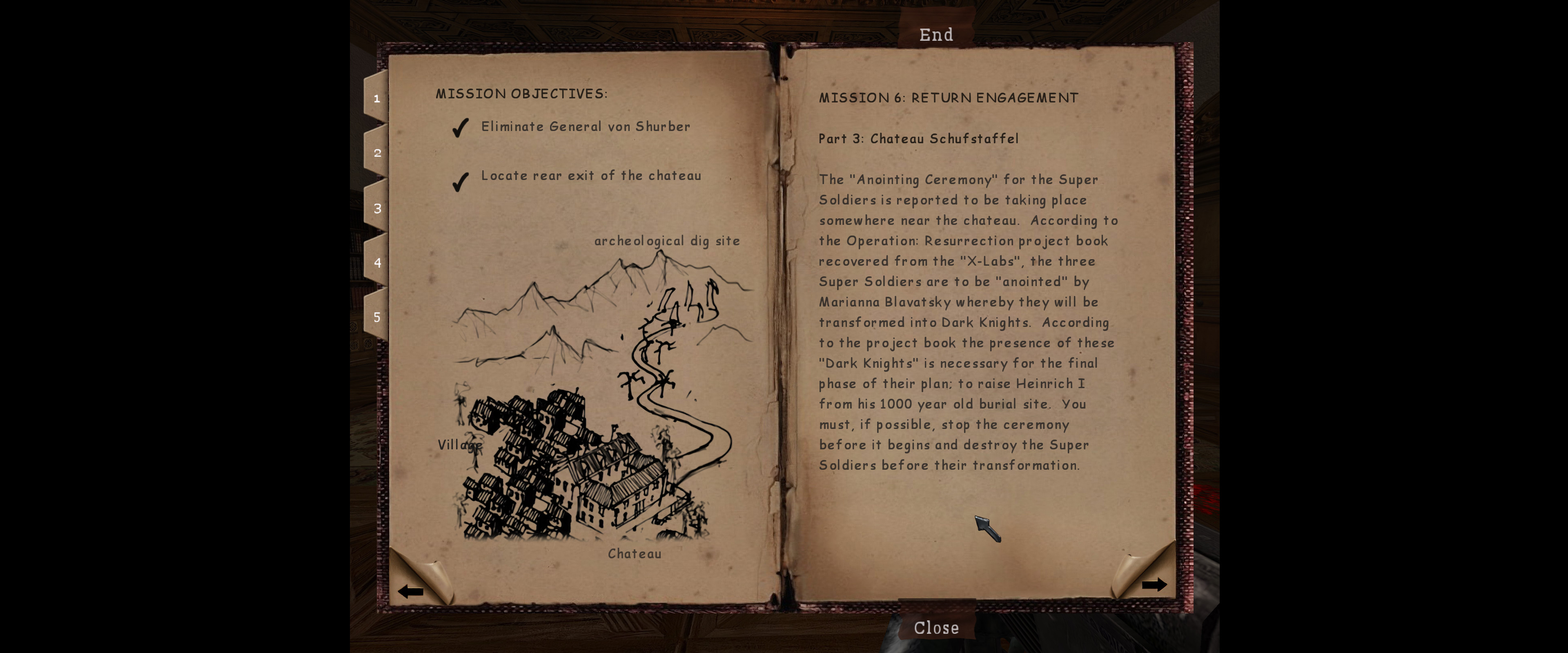Select notebook tab 3
The height and width of the screenshot is (653, 1568).
(377, 208)
